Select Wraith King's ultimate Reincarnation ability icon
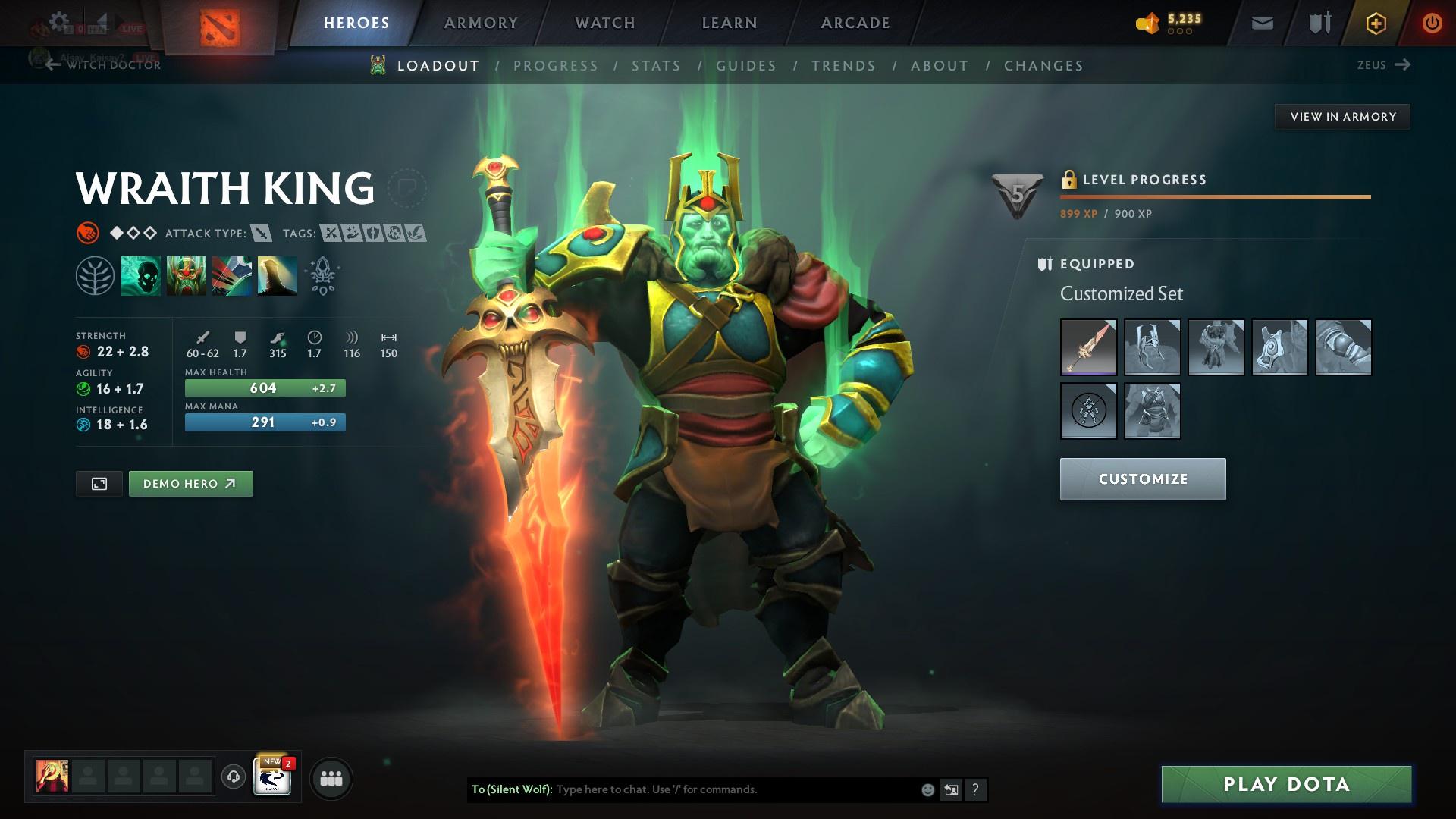The image size is (1456, 819). pyautogui.click(x=276, y=275)
